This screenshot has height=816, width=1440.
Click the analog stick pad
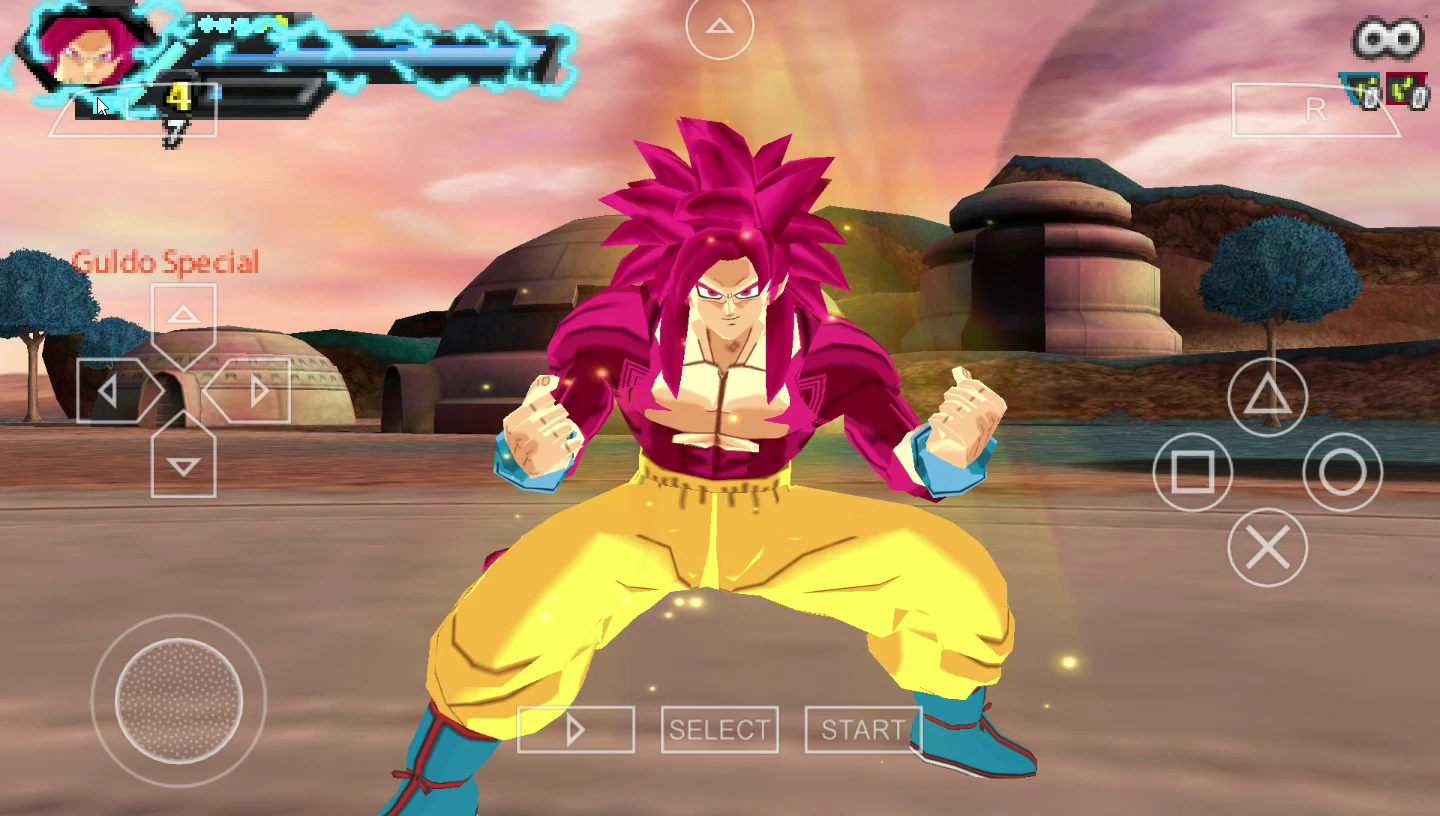pos(179,700)
